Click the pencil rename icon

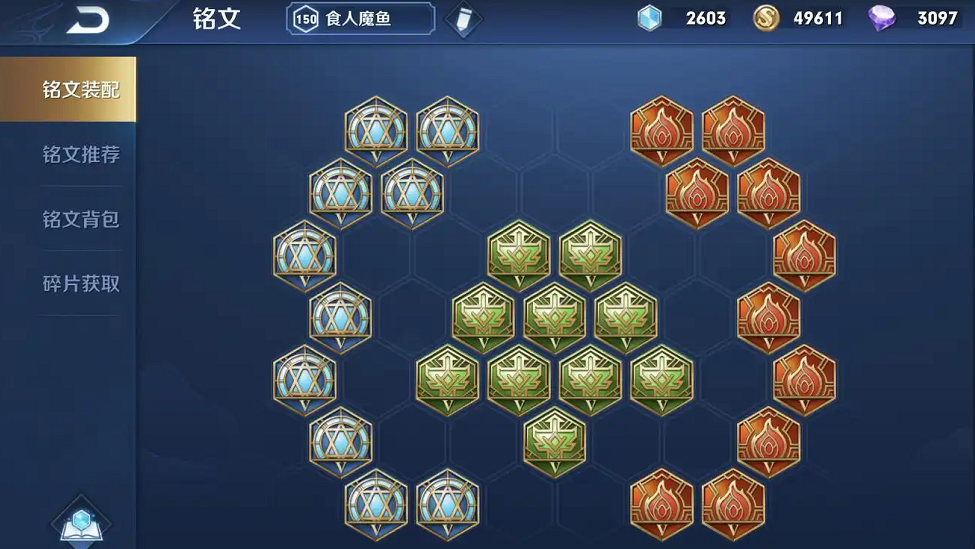462,19
